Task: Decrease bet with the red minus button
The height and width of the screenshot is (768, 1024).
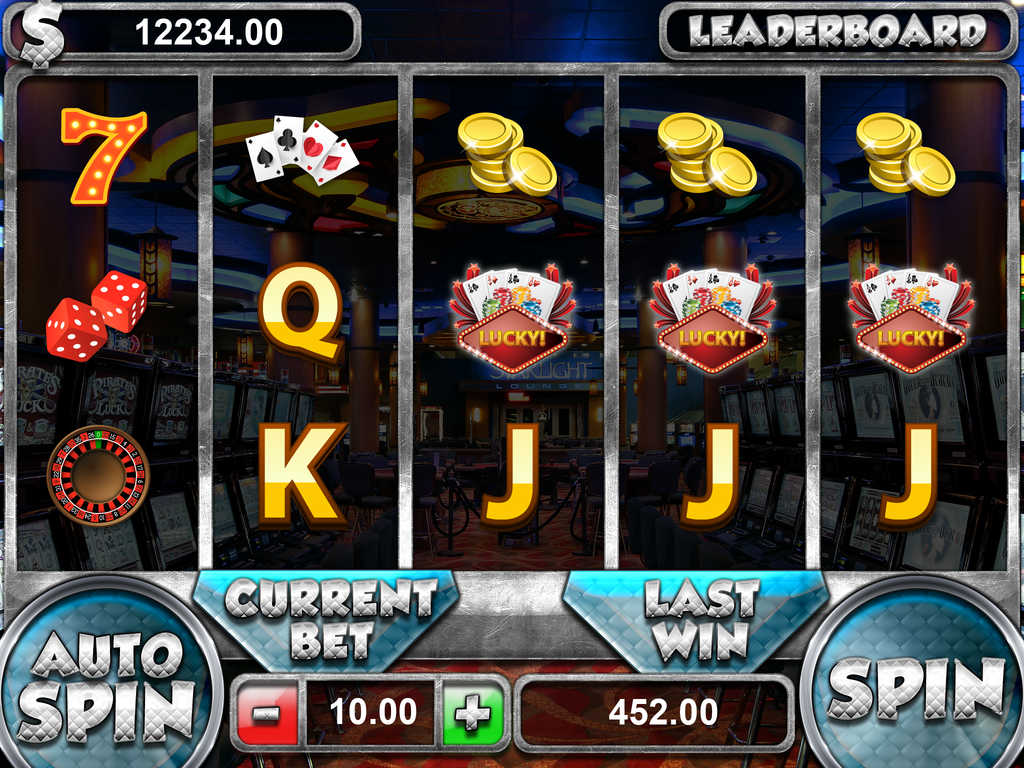Action: [x=267, y=713]
